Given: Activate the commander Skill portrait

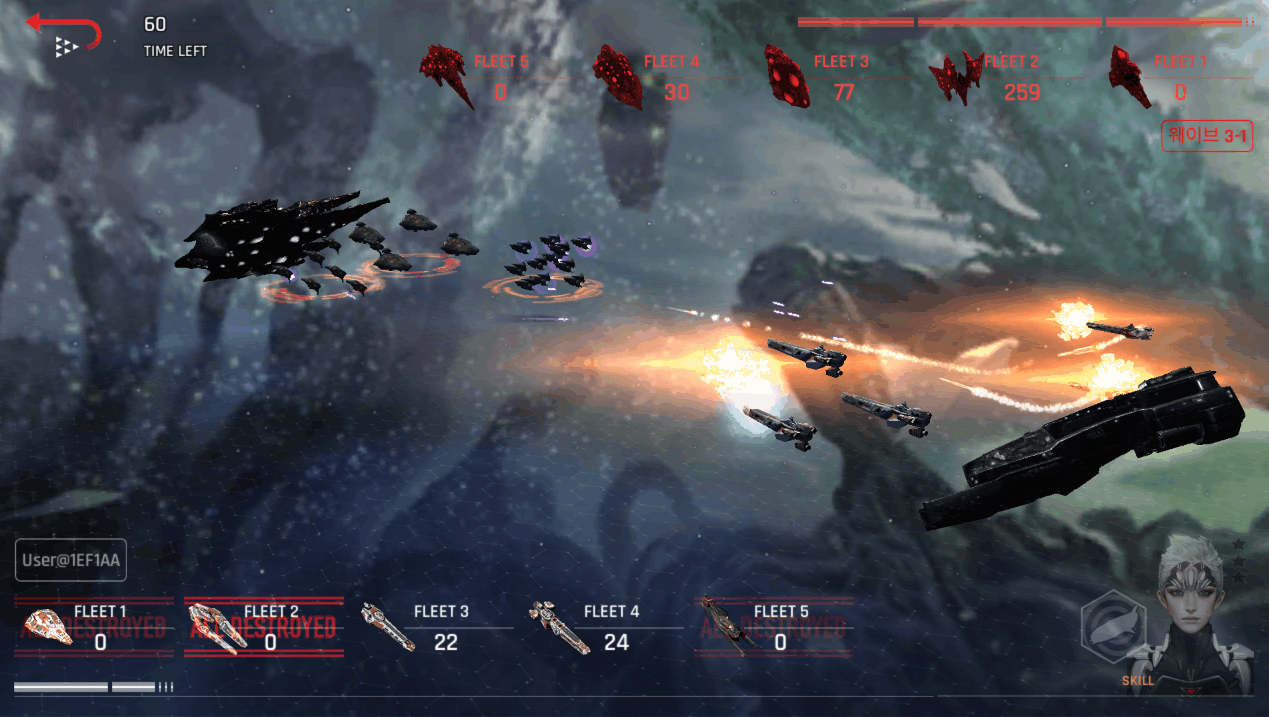Looking at the screenshot, I should (x=1190, y=615).
